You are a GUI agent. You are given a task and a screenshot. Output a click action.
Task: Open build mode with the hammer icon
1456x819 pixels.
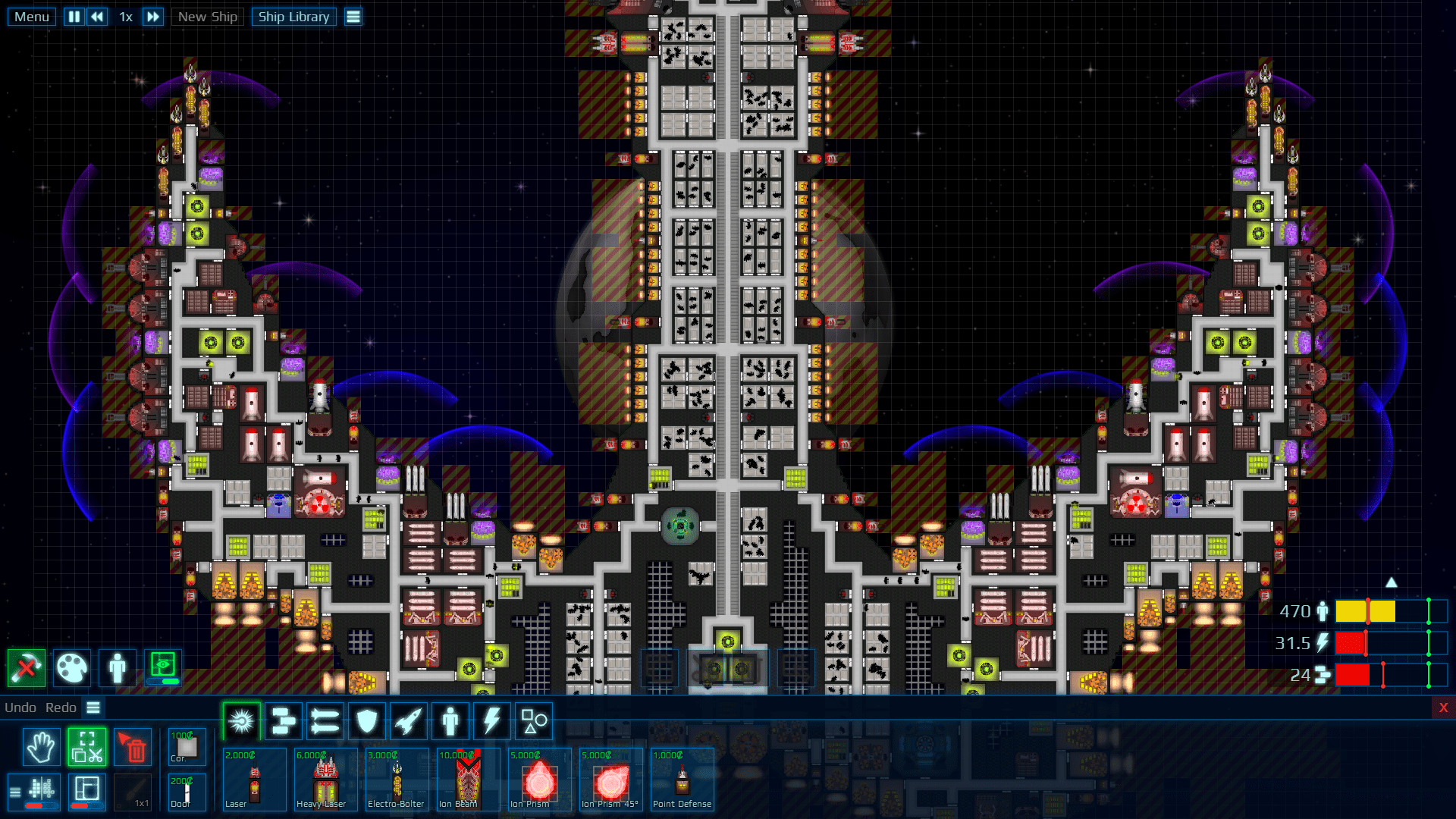(26, 668)
